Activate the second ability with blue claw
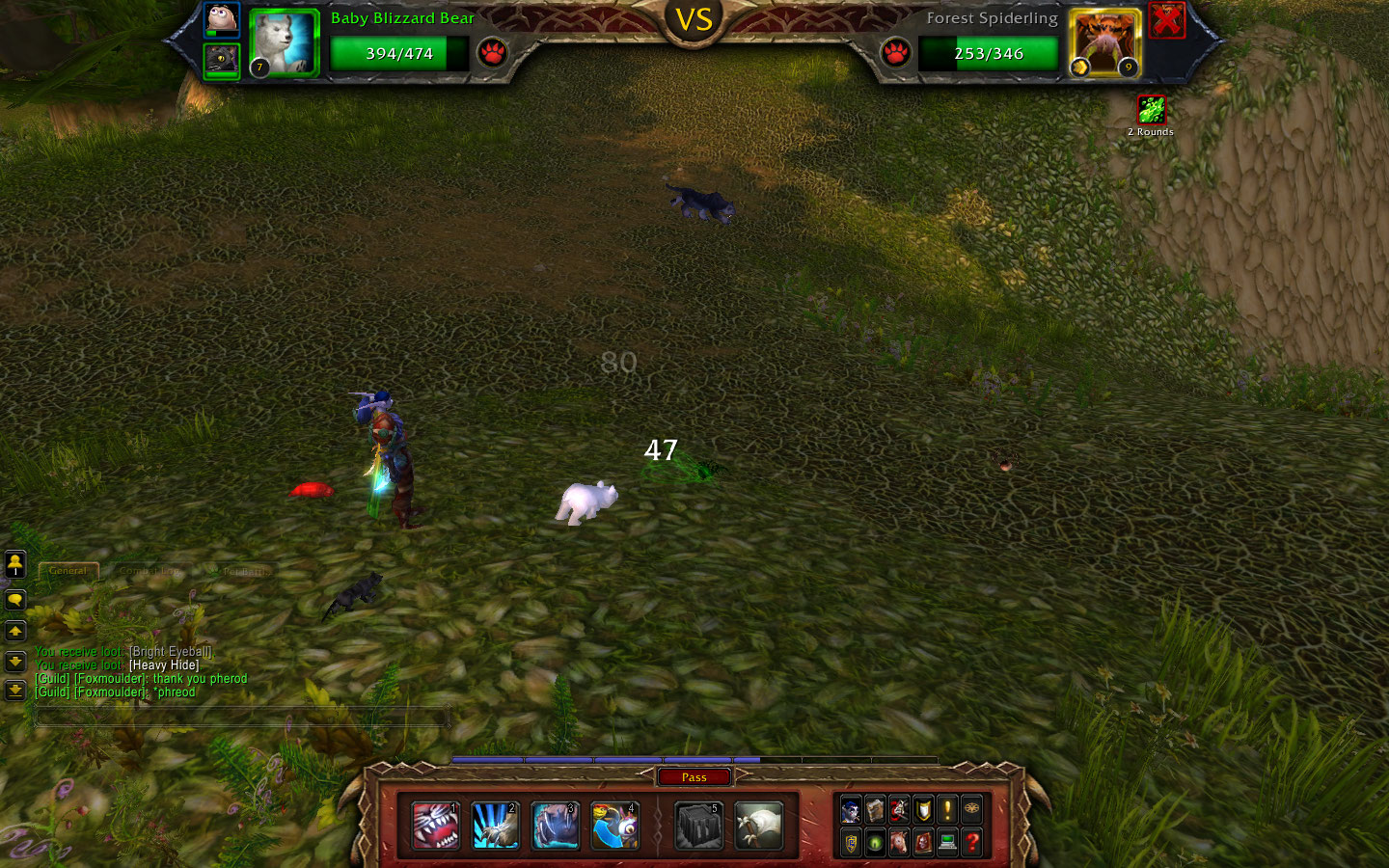1389x868 pixels. pyautogui.click(x=496, y=827)
